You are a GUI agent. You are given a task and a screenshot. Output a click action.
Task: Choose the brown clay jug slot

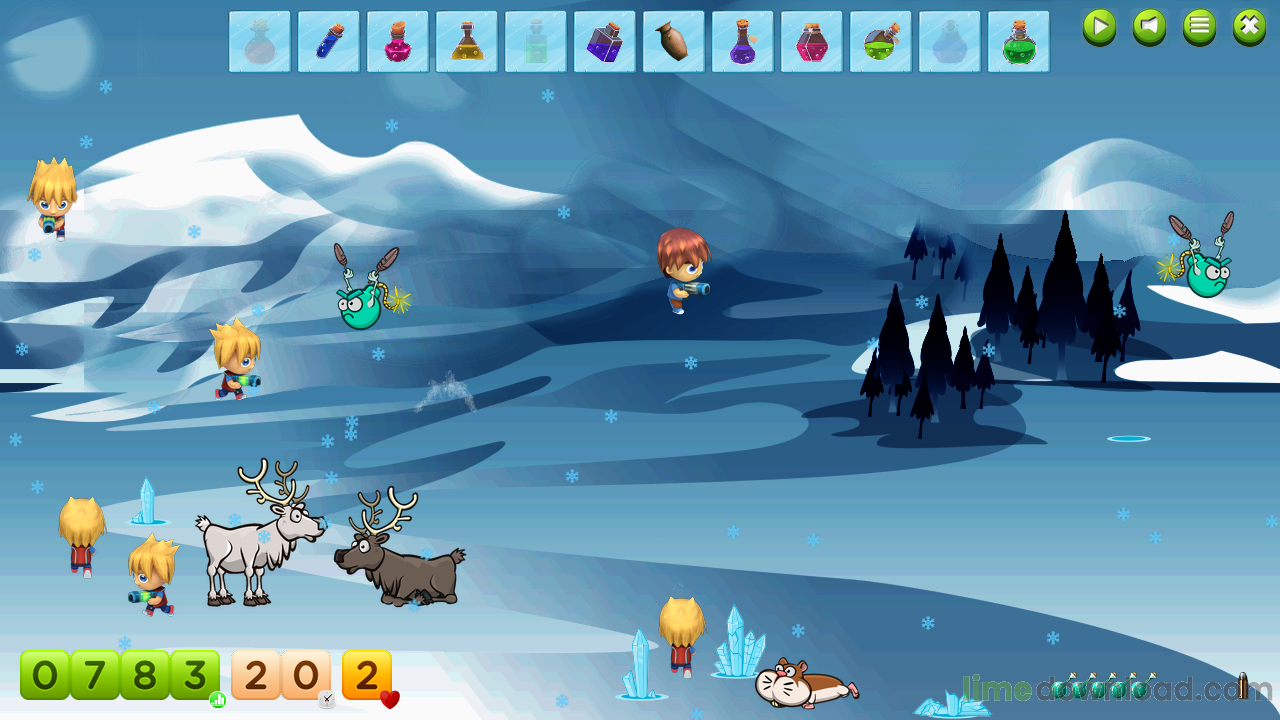[x=674, y=42]
